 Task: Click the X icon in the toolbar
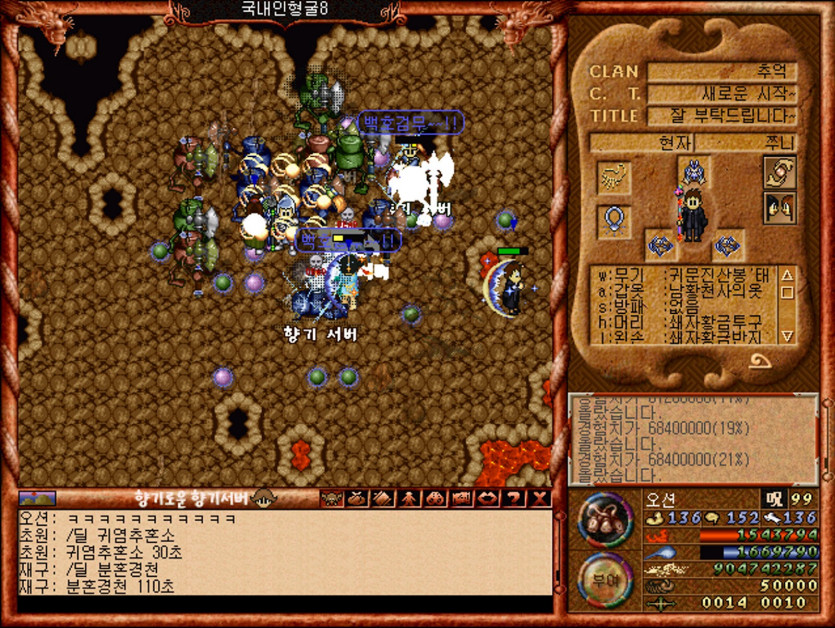540,498
